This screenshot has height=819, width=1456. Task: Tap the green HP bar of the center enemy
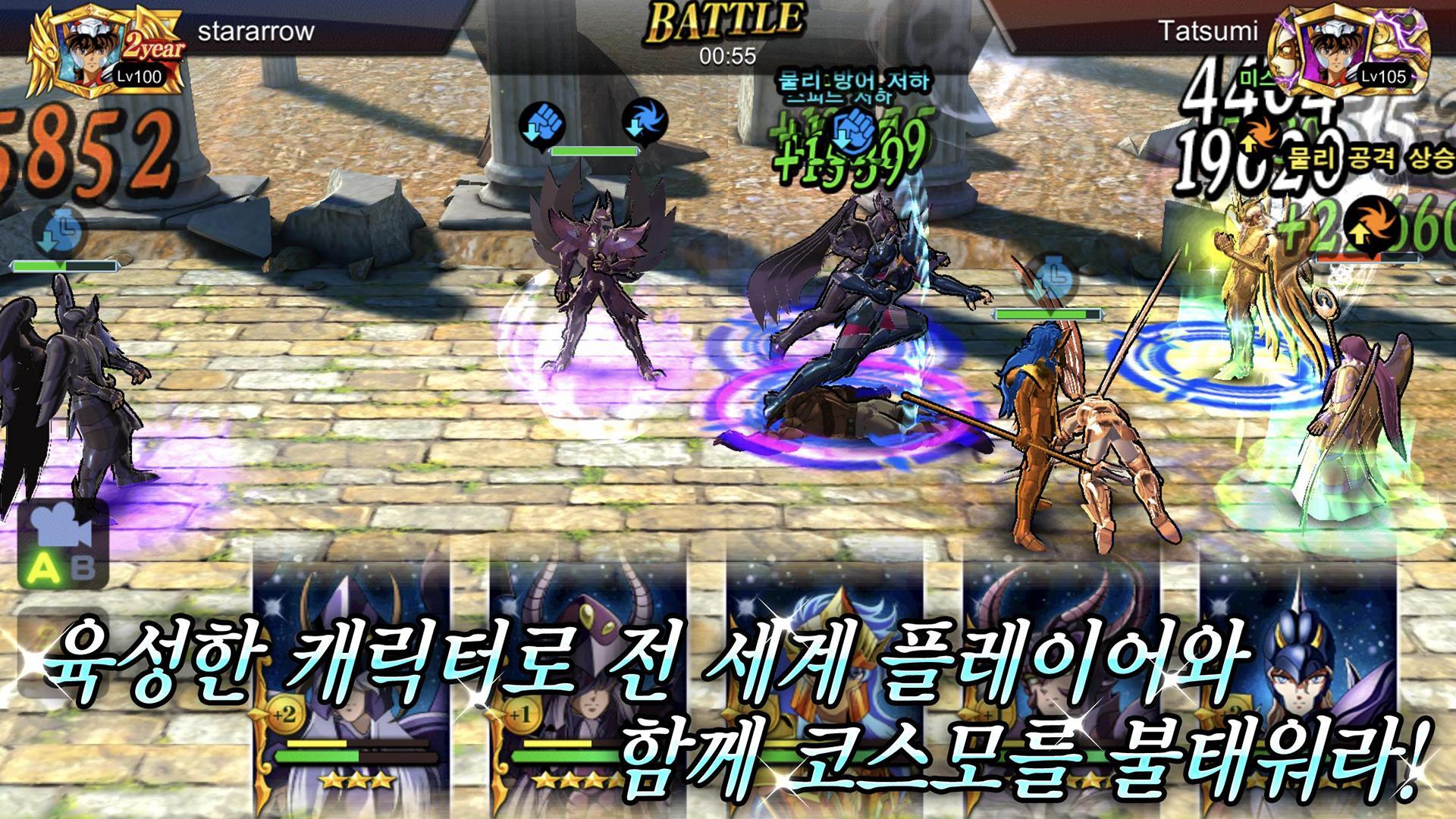click(595, 150)
